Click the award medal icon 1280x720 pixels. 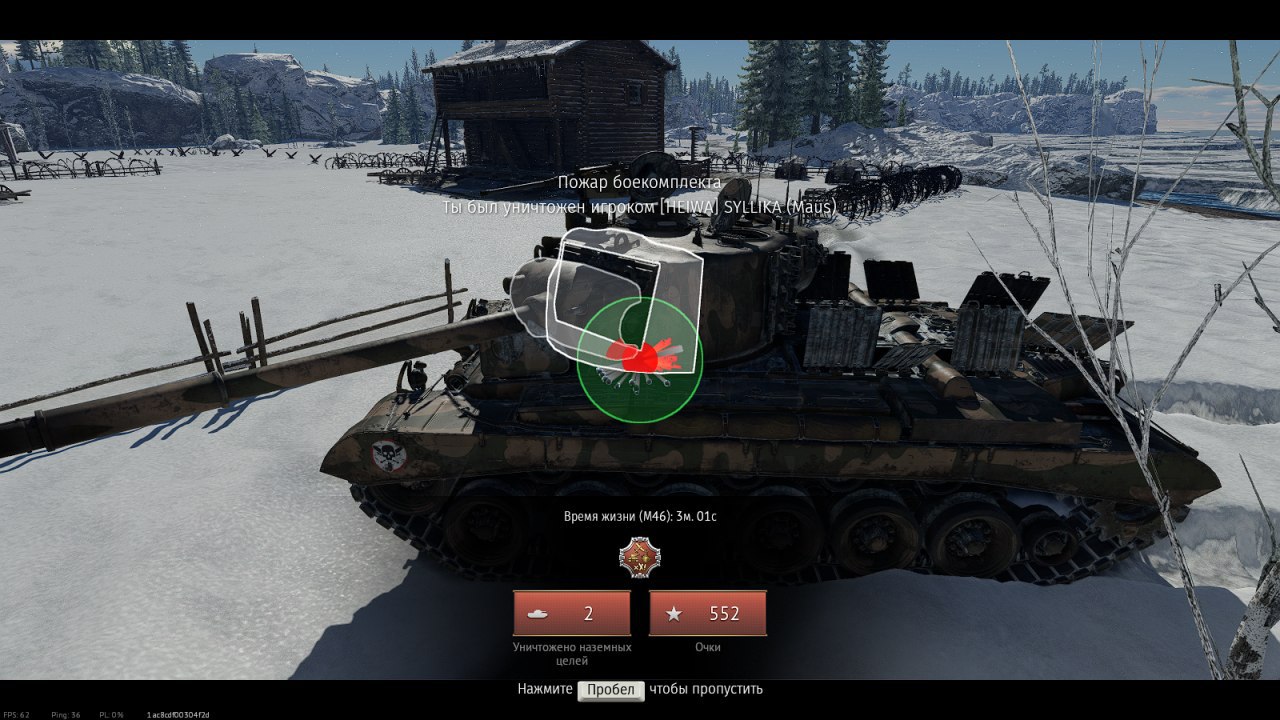(x=640, y=557)
